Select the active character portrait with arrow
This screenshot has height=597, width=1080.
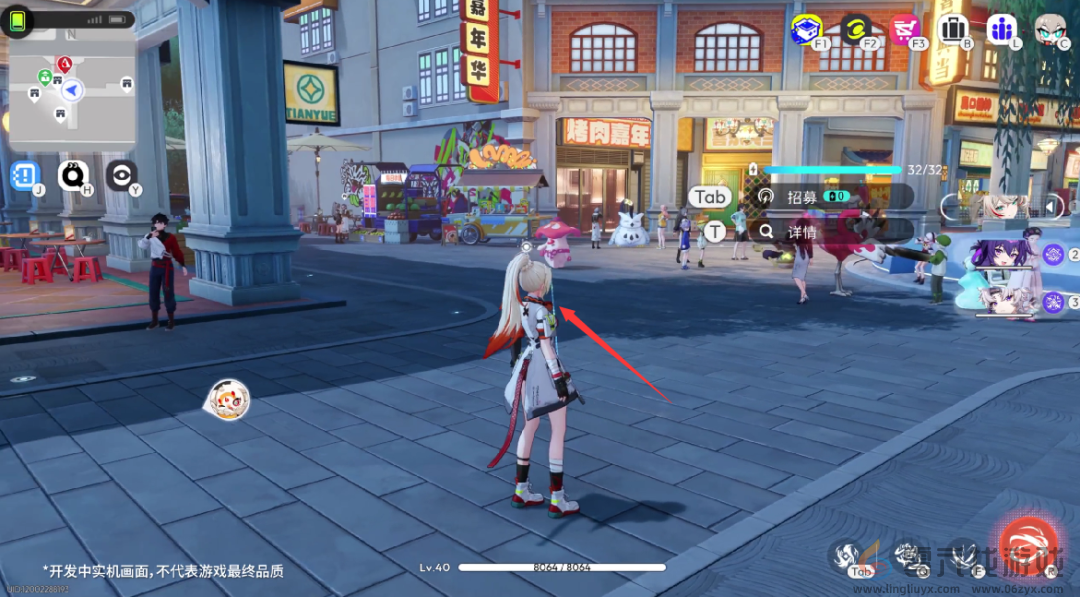(x=1005, y=207)
